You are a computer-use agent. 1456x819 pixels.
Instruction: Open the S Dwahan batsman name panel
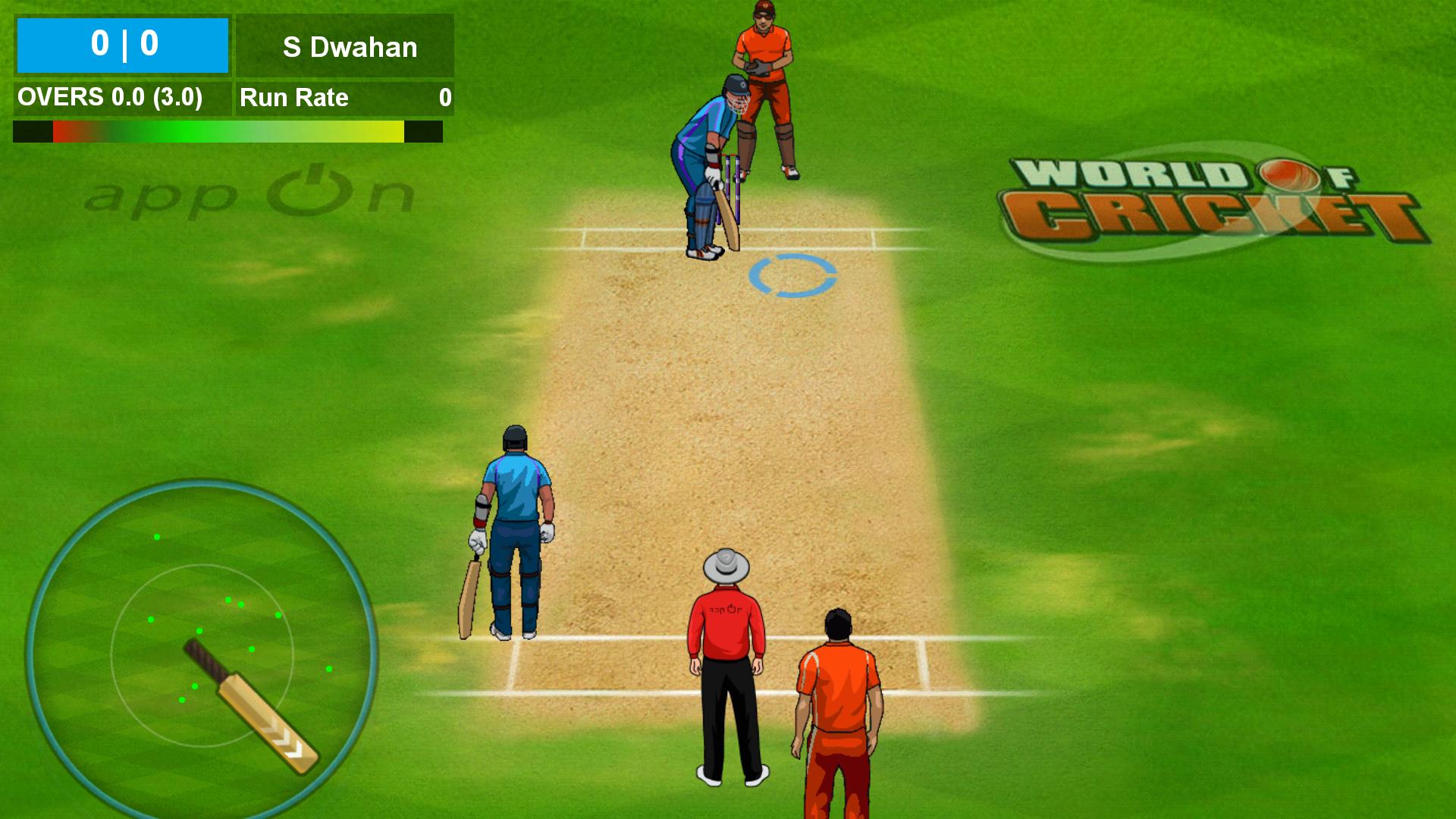346,47
